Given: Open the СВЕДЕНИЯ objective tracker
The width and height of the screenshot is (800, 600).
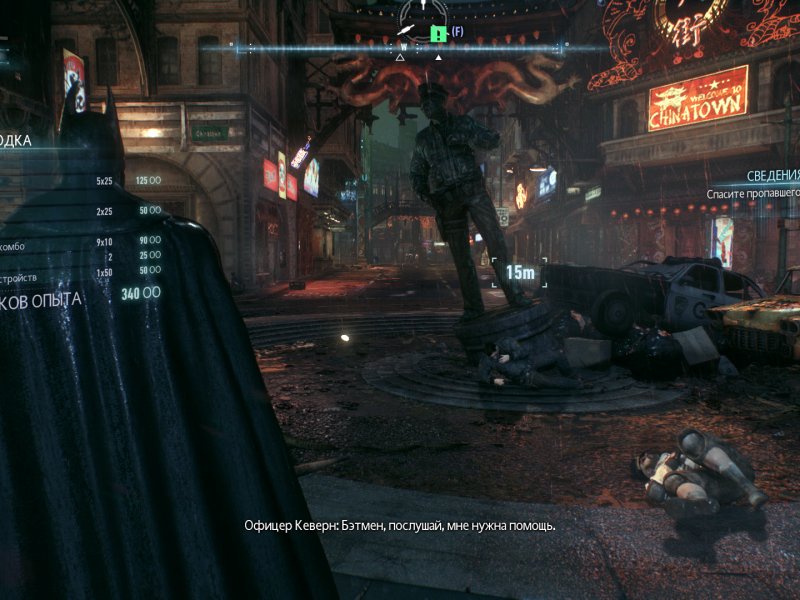Looking at the screenshot, I should (772, 175).
